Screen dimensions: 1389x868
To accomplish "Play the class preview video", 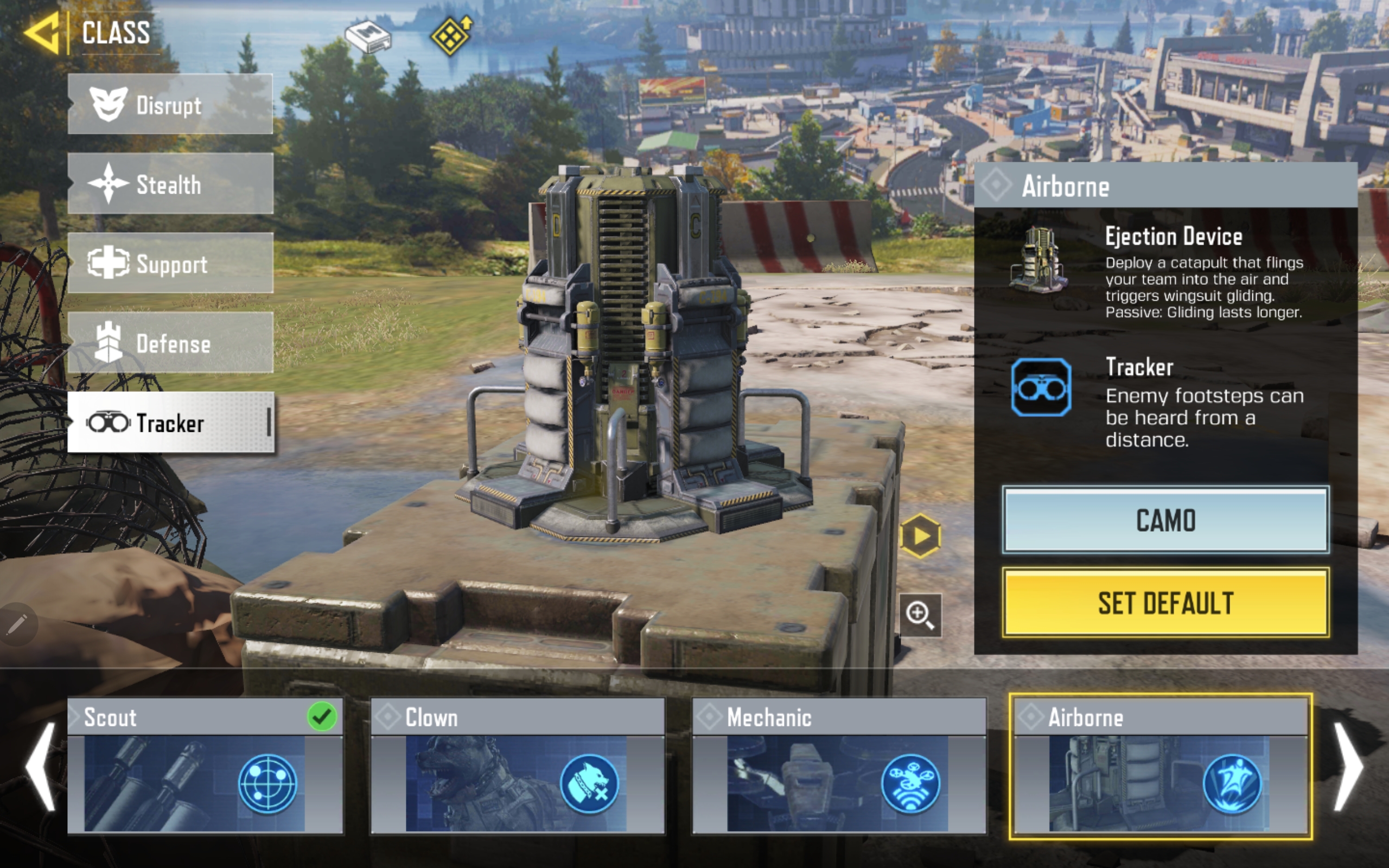I will 920,536.
